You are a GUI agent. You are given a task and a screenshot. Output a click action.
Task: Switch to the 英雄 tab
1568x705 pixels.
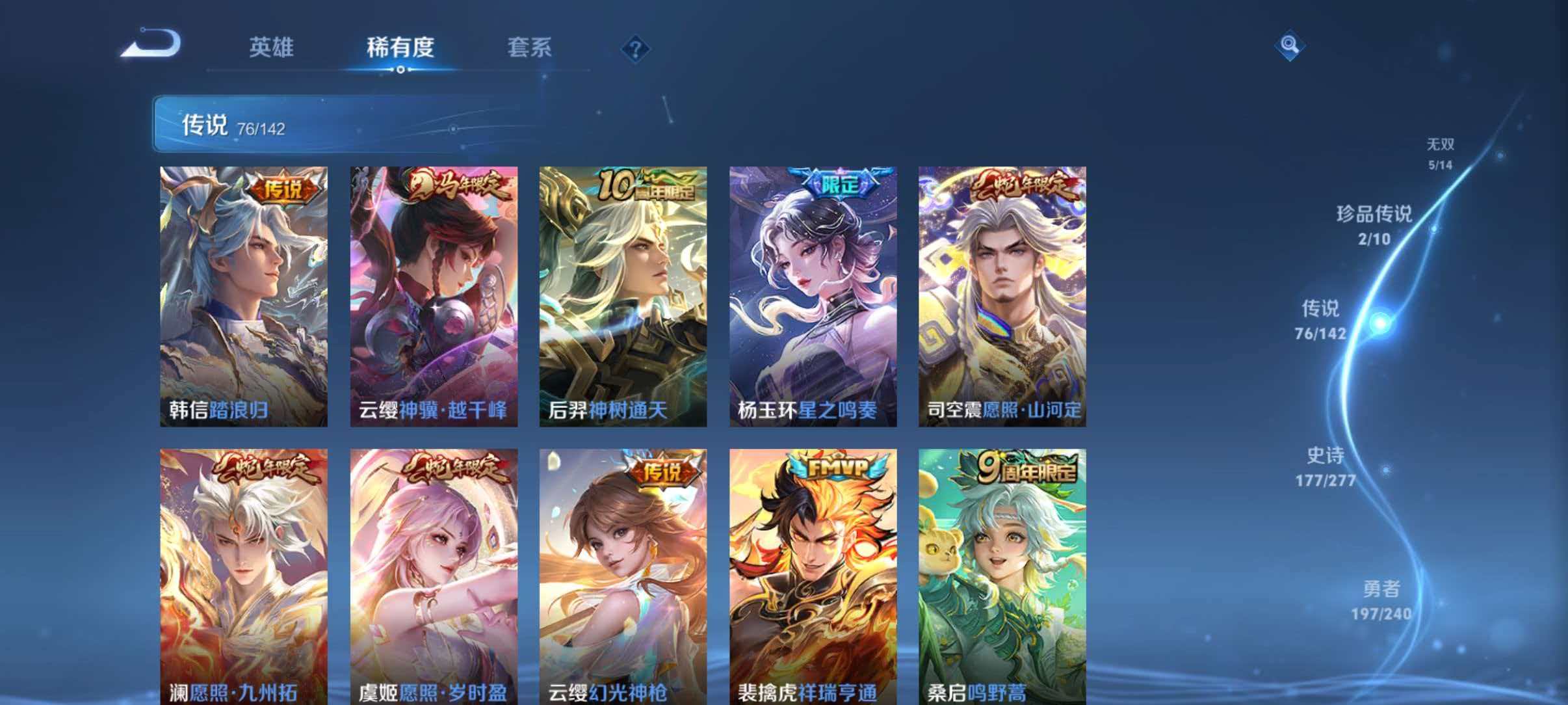[272, 47]
